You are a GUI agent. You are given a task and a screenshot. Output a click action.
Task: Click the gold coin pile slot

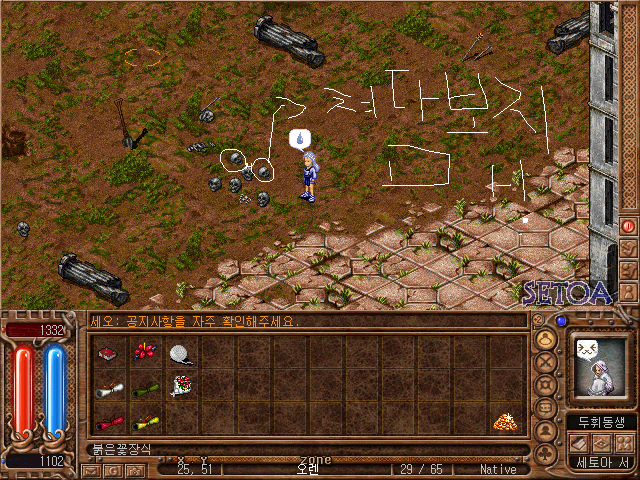503,421
